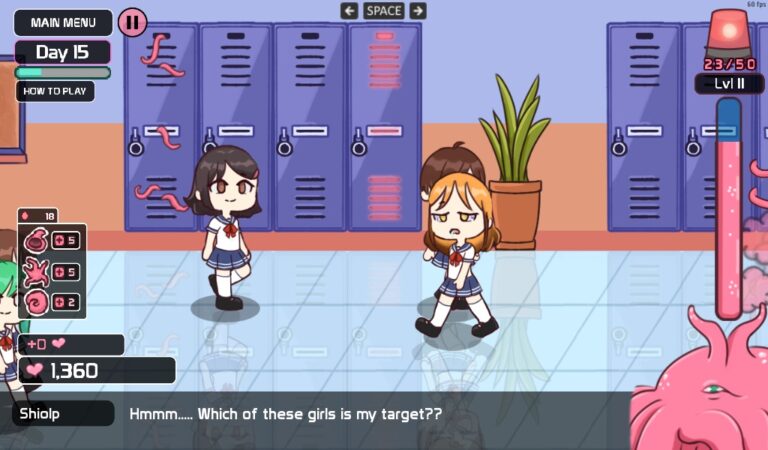
Task: Select the pink blob creature icon
Action: point(35,240)
